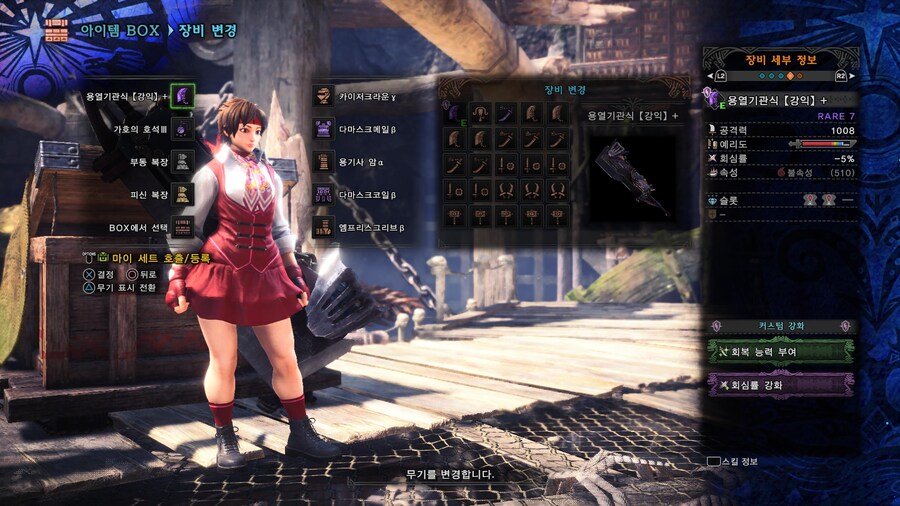Click the 회심률 강화 augmentation
Screen dimensions: 900x506
[781, 385]
